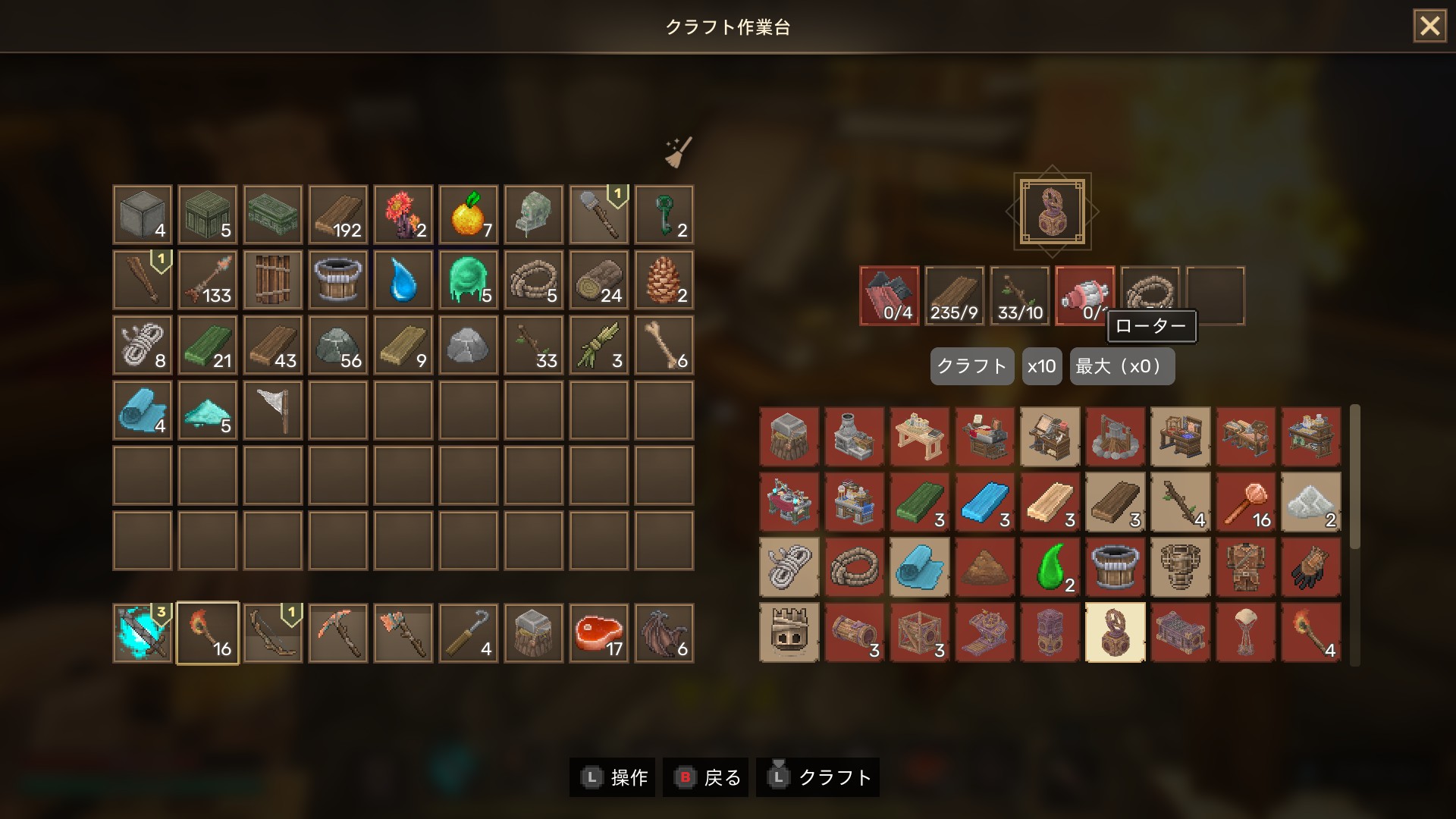The width and height of the screenshot is (1456, 819).
Task: Select the raw meat hotbar slot
Action: [599, 633]
